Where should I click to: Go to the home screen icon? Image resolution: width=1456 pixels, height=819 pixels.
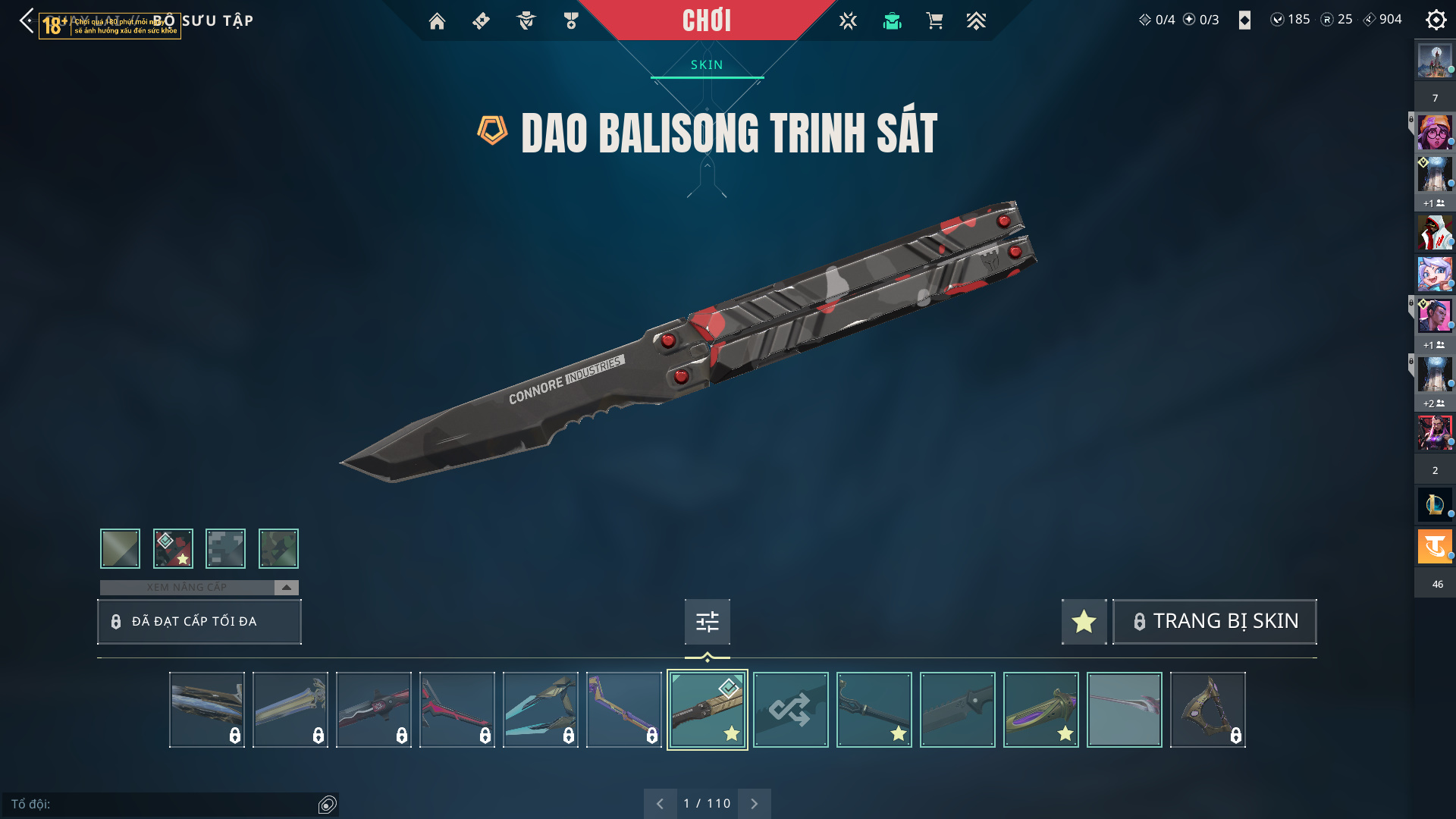437,21
